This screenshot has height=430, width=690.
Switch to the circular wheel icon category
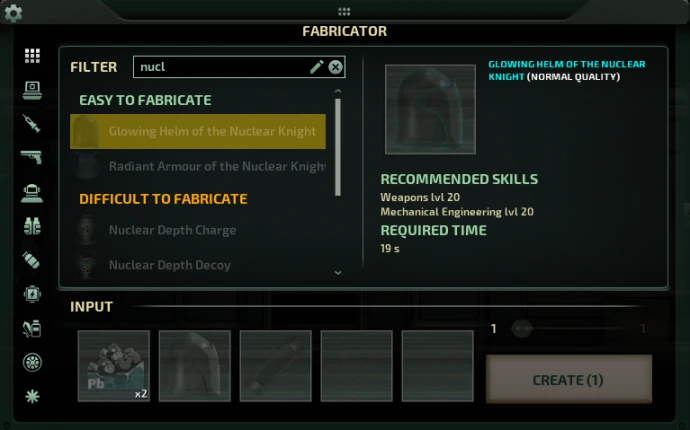click(x=32, y=362)
